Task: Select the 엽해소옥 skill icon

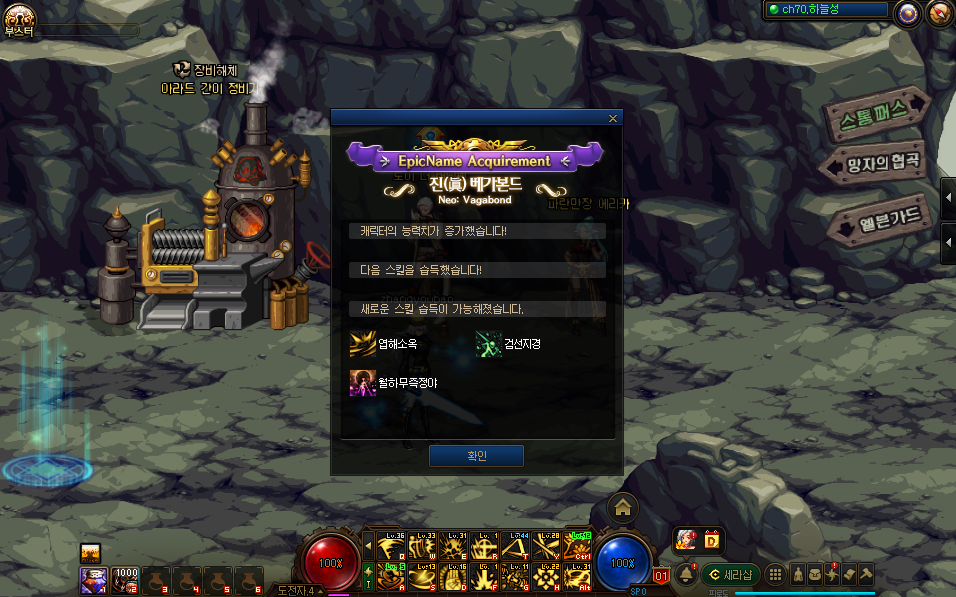Action: coord(361,344)
